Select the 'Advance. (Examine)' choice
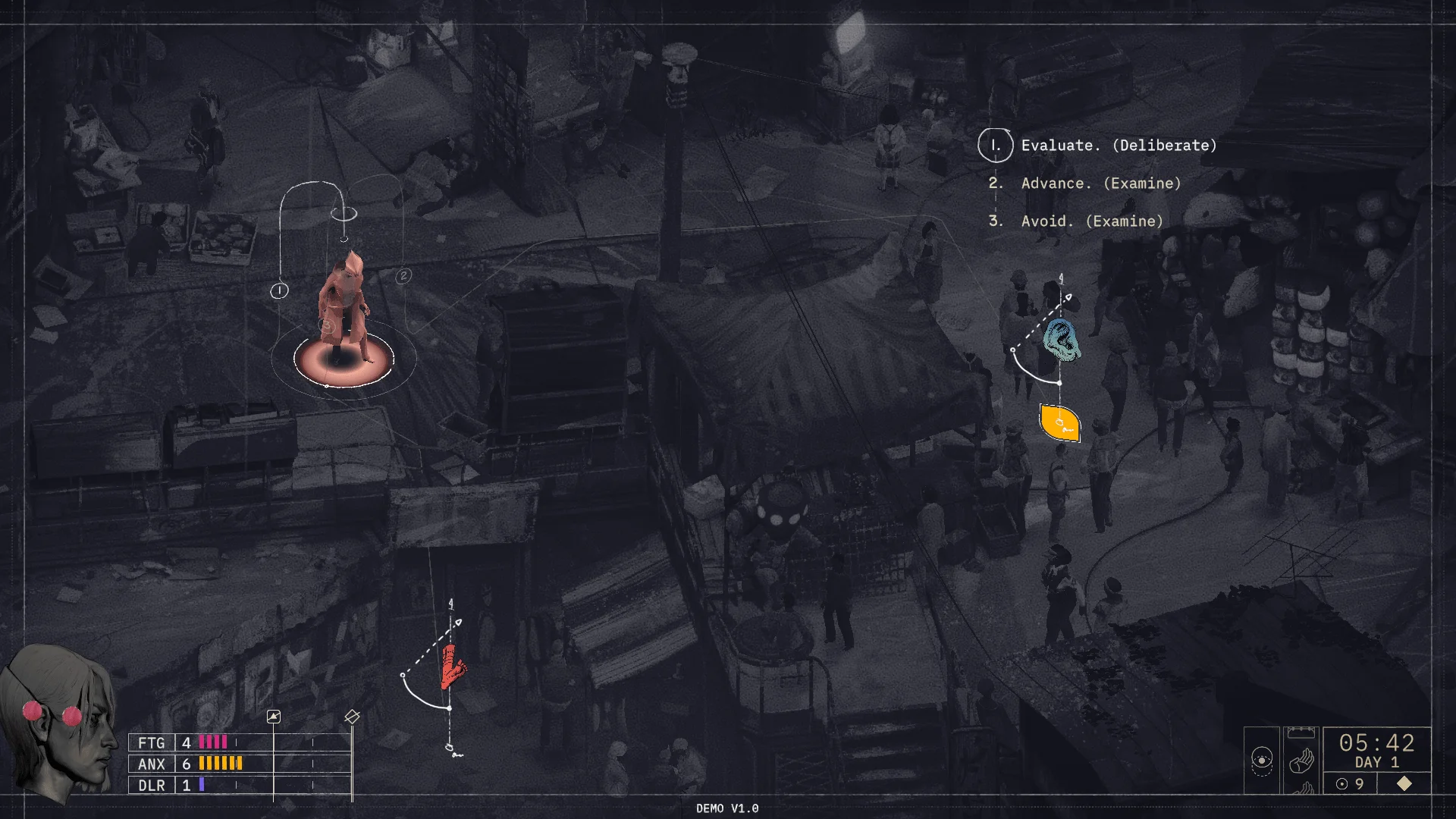 click(1100, 184)
